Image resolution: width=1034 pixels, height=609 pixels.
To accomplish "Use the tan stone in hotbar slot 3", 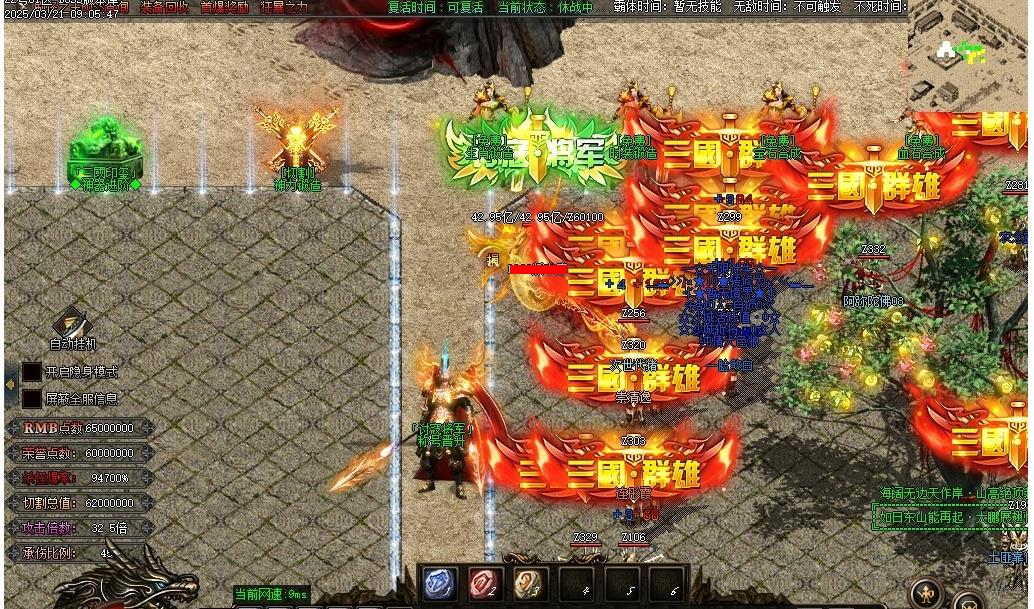I will tap(529, 584).
